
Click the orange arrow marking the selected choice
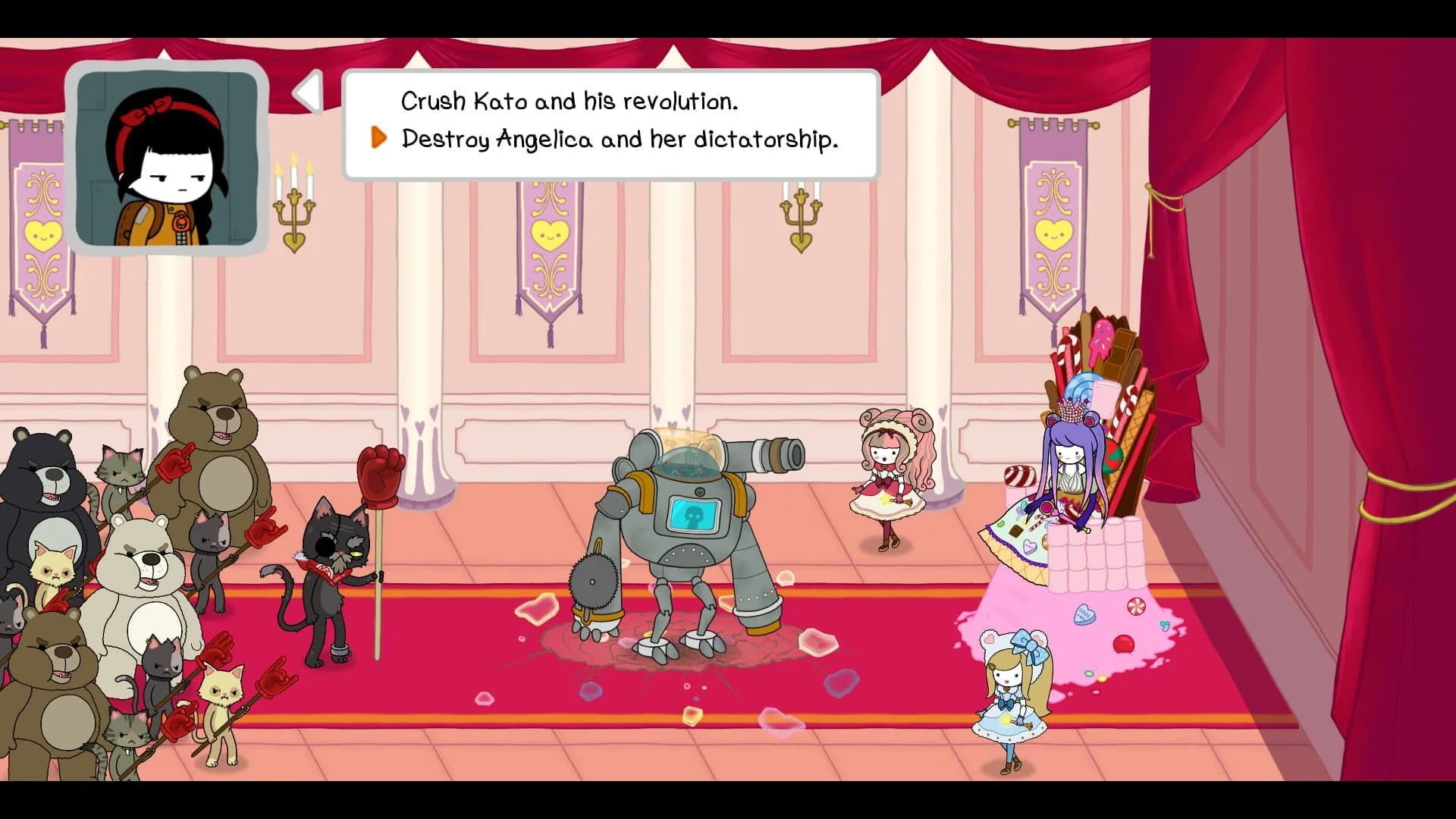coord(378,139)
